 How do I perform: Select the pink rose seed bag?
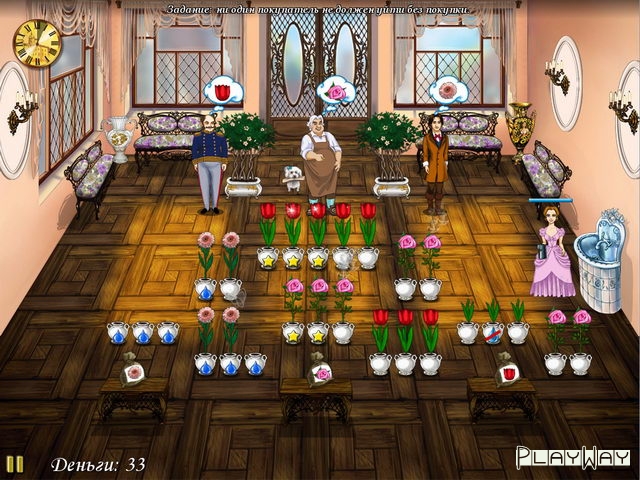pyautogui.click(x=319, y=372)
